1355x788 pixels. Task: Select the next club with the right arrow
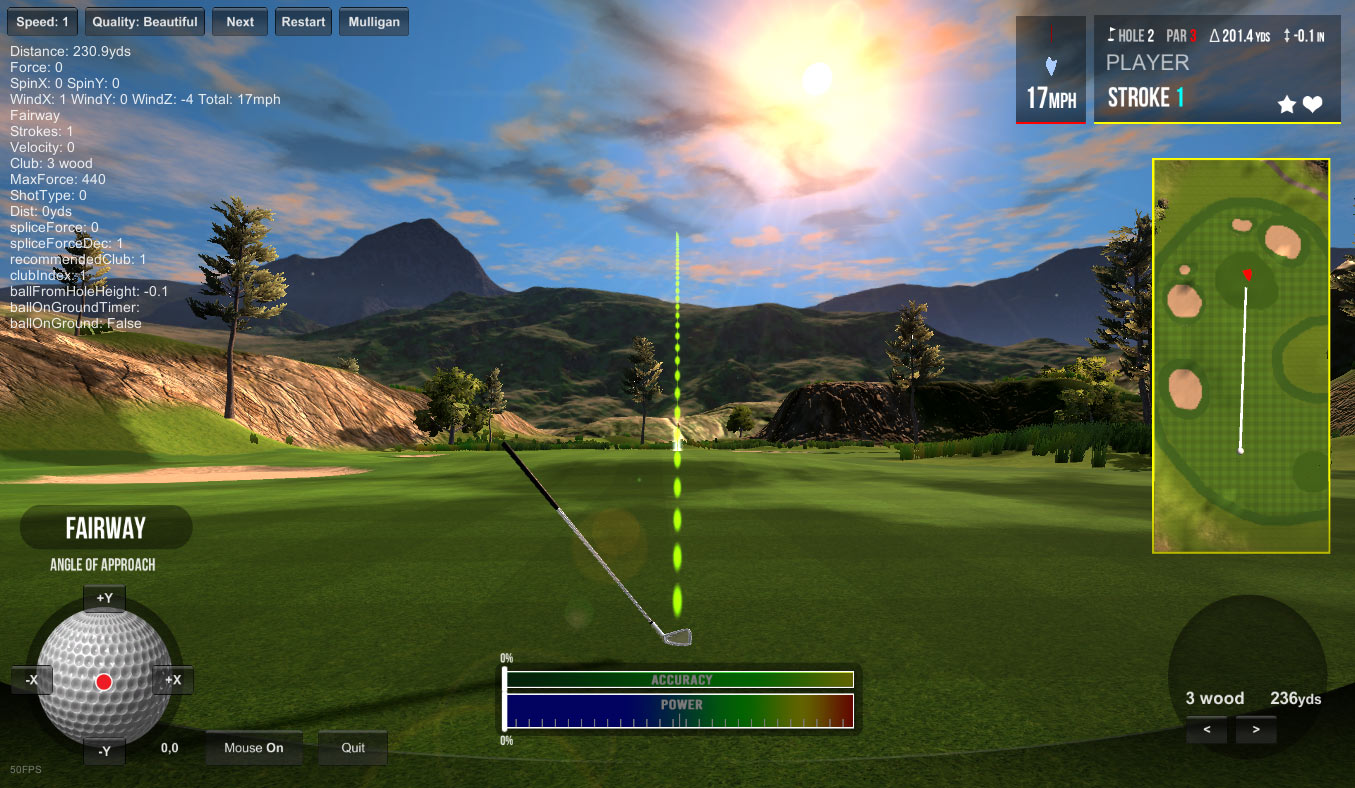point(1256,730)
